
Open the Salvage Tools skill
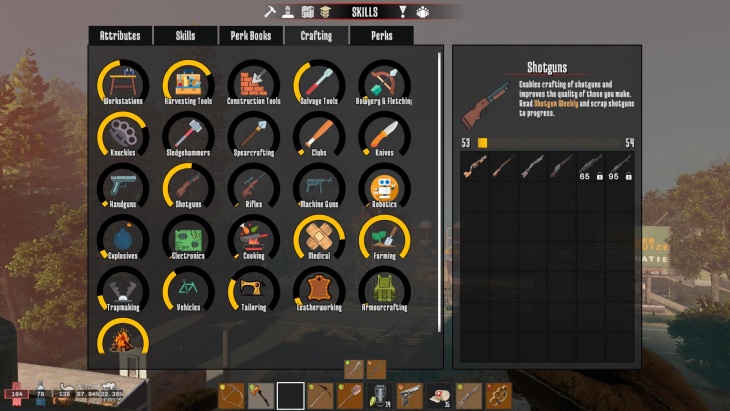point(318,82)
